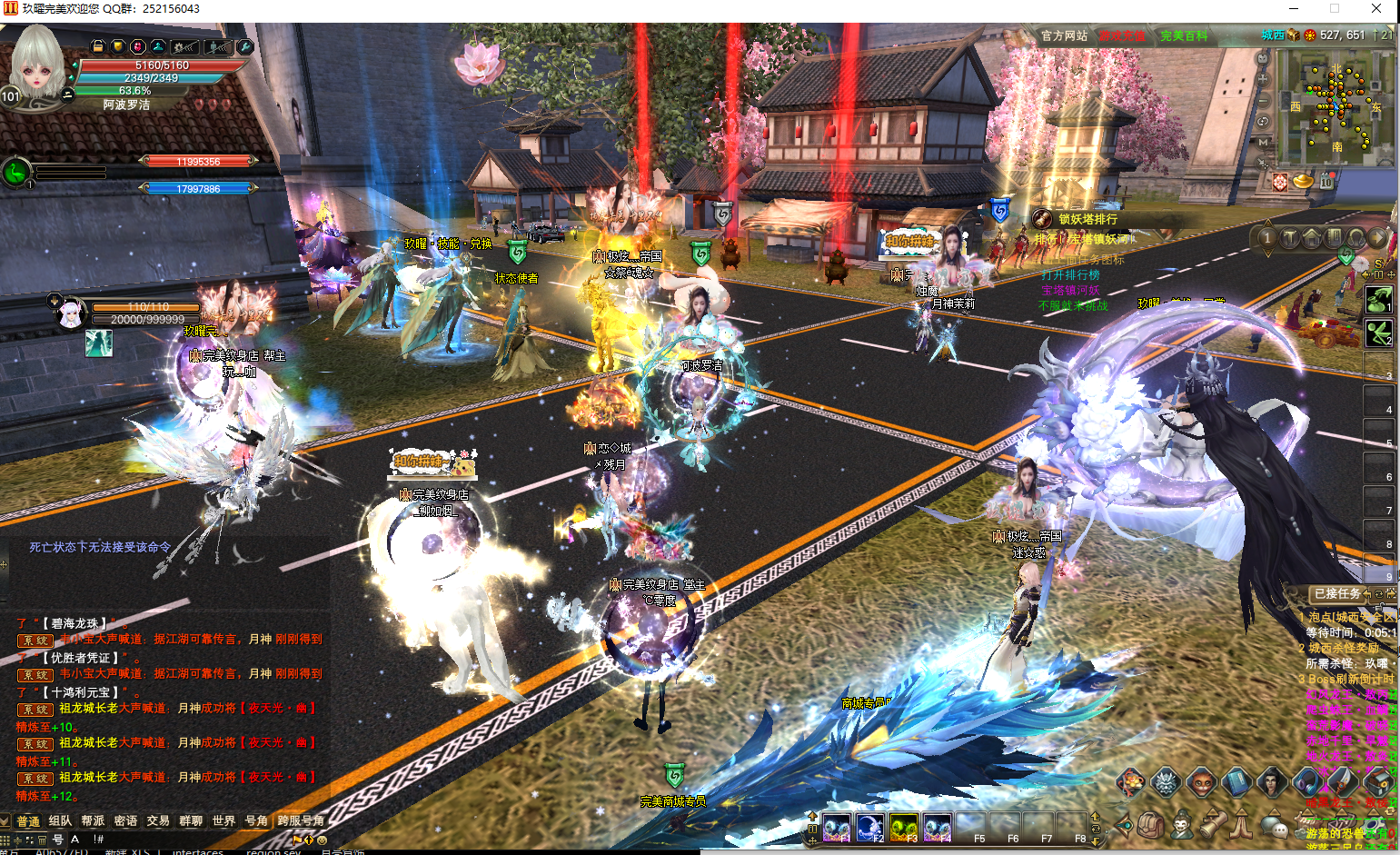Open the 官方网站 official website link
The image size is (1400, 855).
tap(1064, 36)
